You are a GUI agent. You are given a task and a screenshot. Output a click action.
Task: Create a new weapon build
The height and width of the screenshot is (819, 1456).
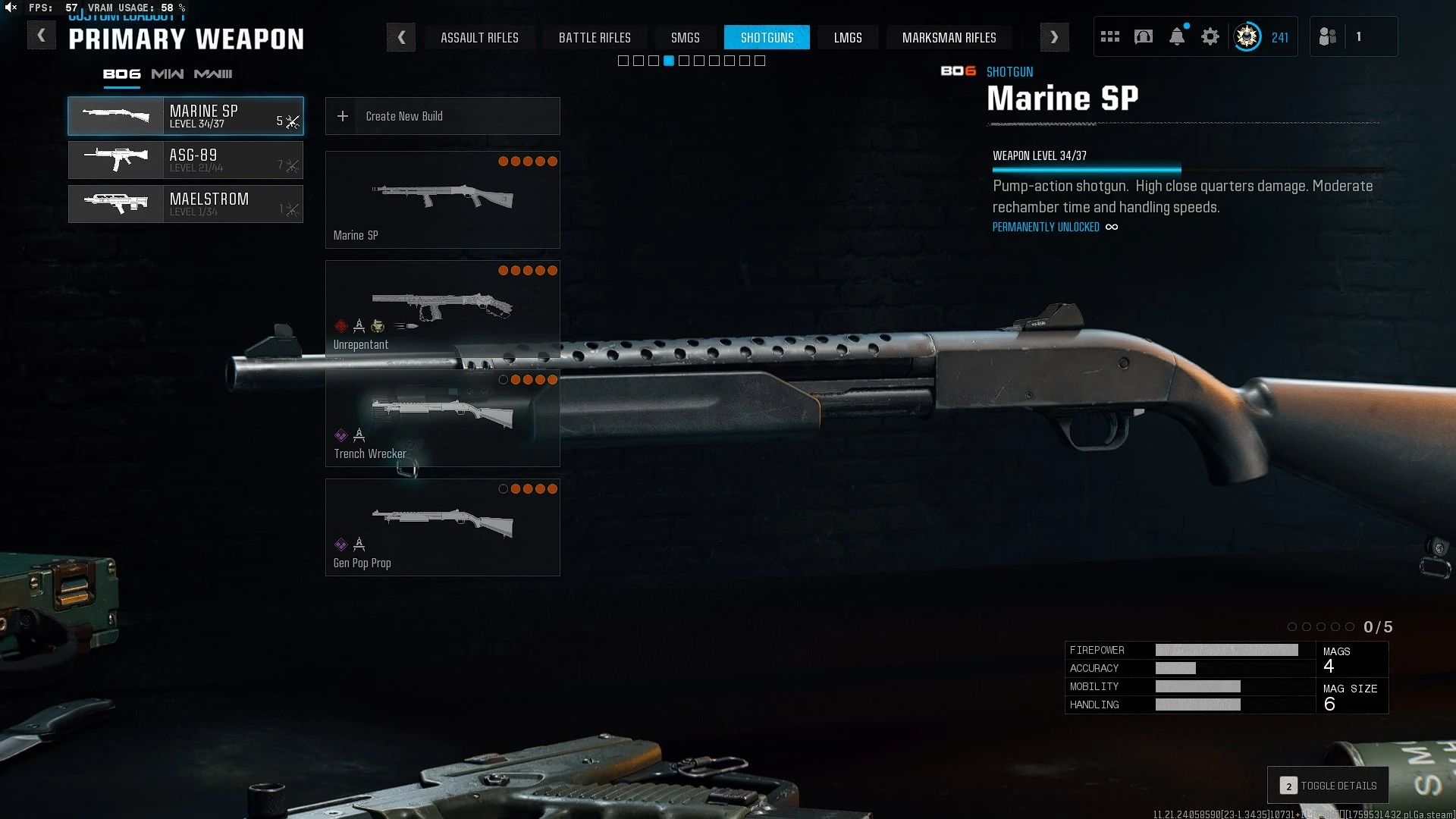[x=442, y=116]
